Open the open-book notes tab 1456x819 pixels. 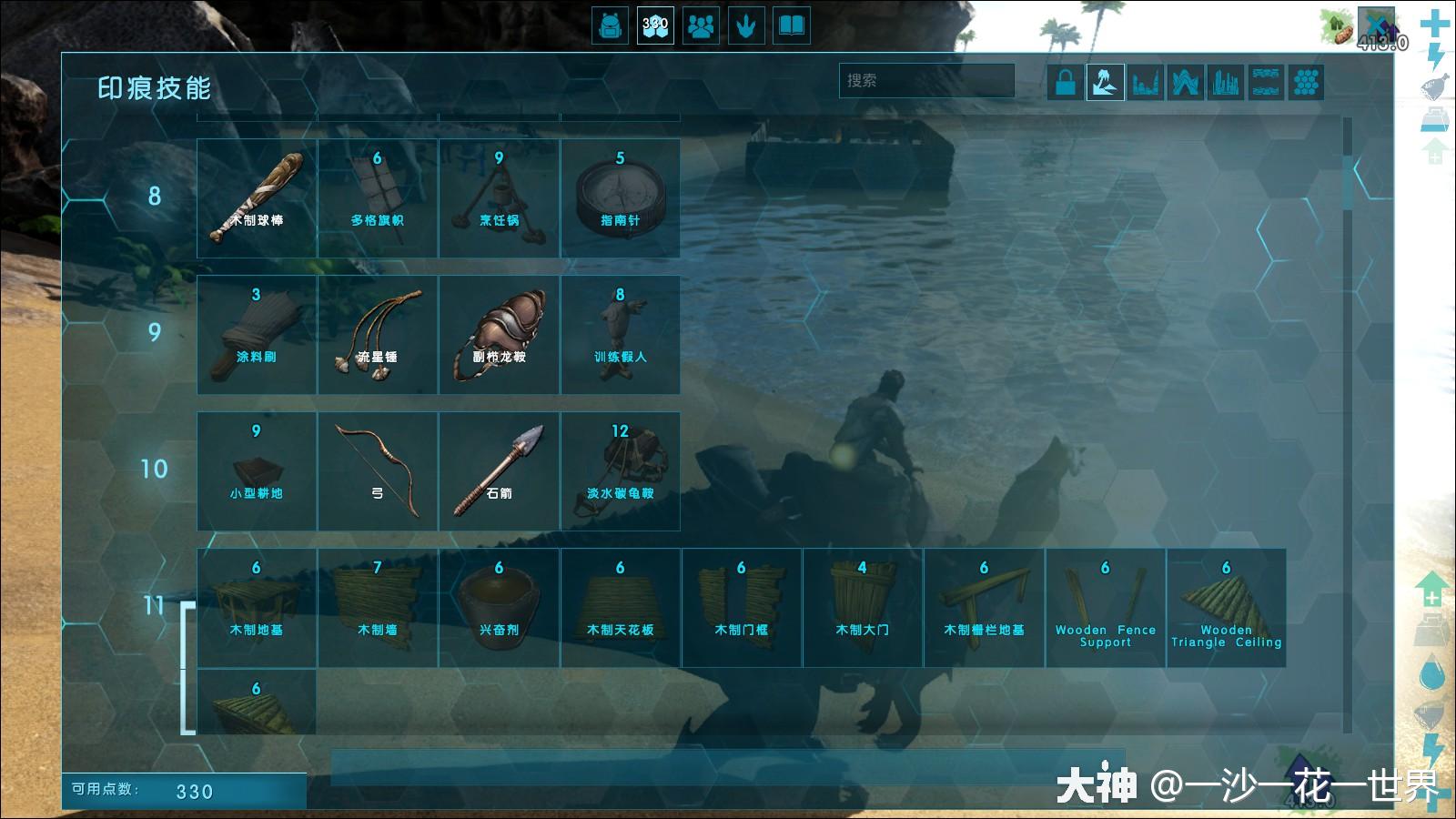(x=792, y=25)
